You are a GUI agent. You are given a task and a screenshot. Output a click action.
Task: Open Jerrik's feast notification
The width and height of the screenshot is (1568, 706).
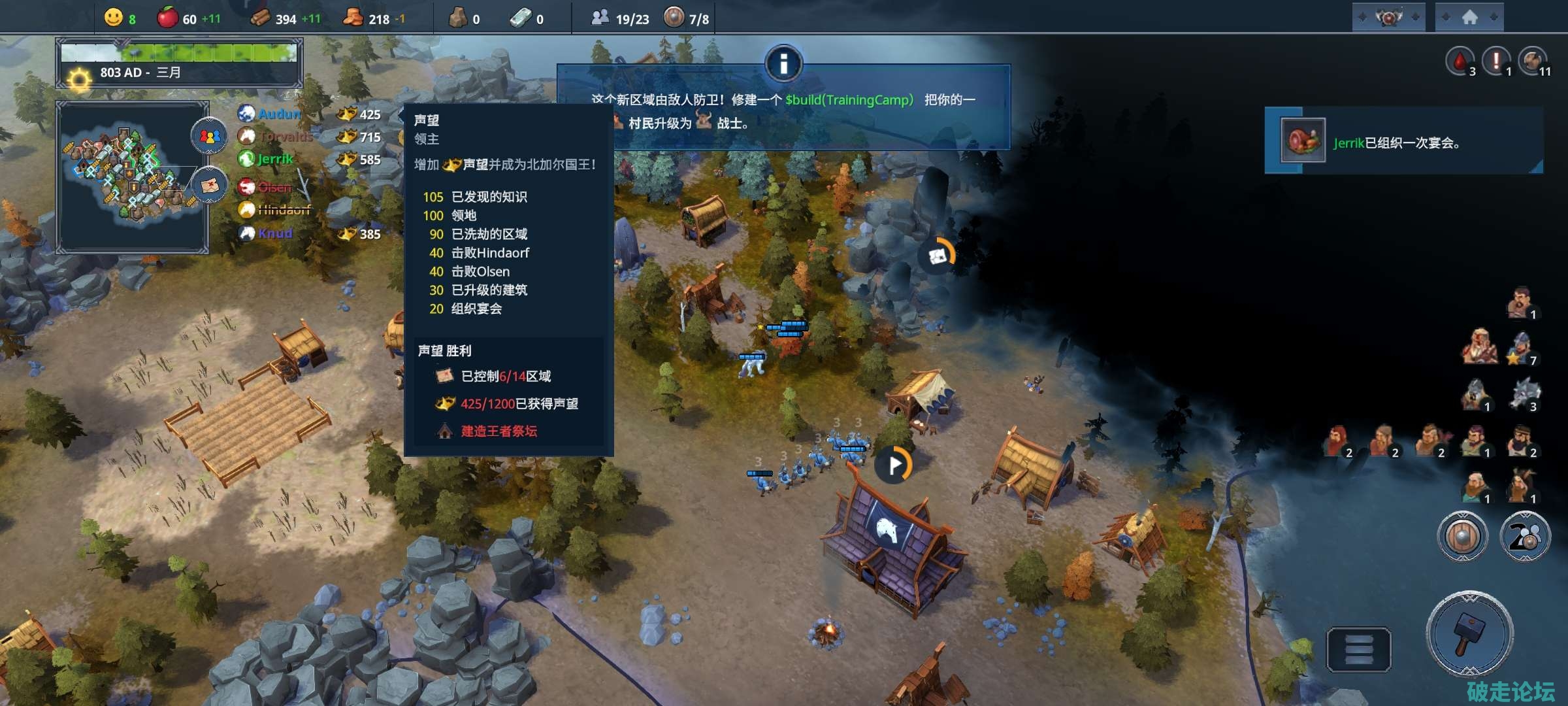pyautogui.click(x=1403, y=141)
